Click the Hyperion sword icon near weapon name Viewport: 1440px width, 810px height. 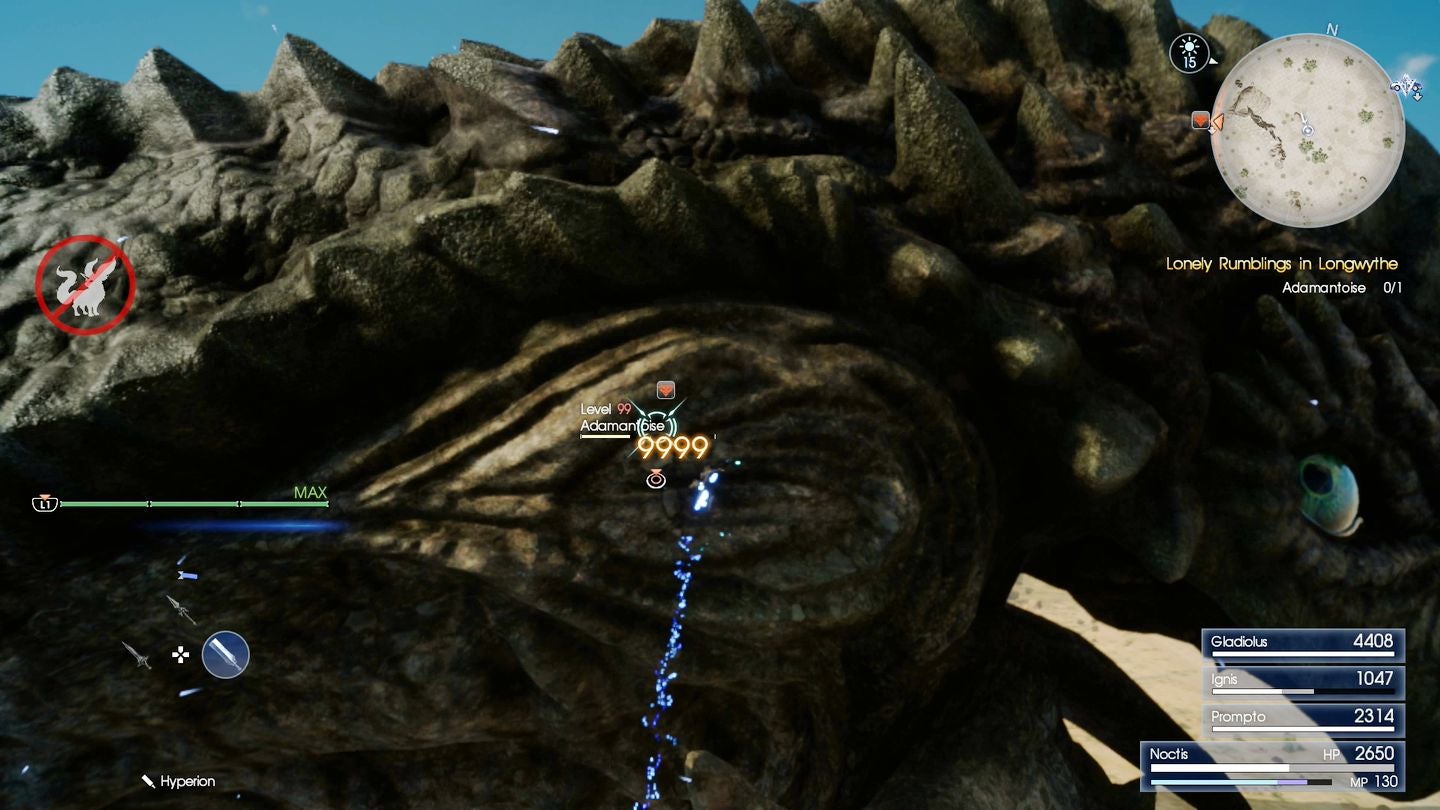[148, 781]
